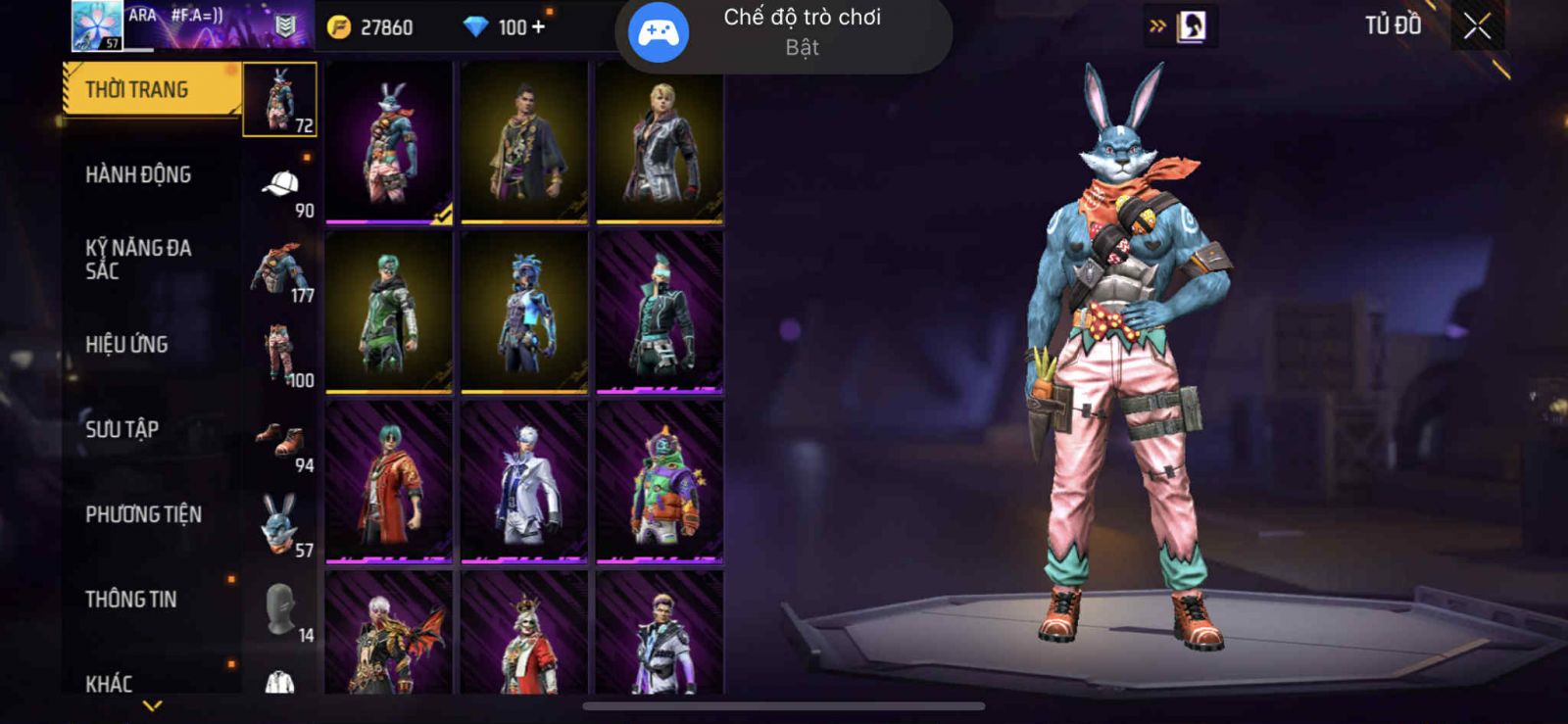Screen dimensions: 1568x724
Task: Close the wardrobe with the X button
Action: [x=1477, y=26]
